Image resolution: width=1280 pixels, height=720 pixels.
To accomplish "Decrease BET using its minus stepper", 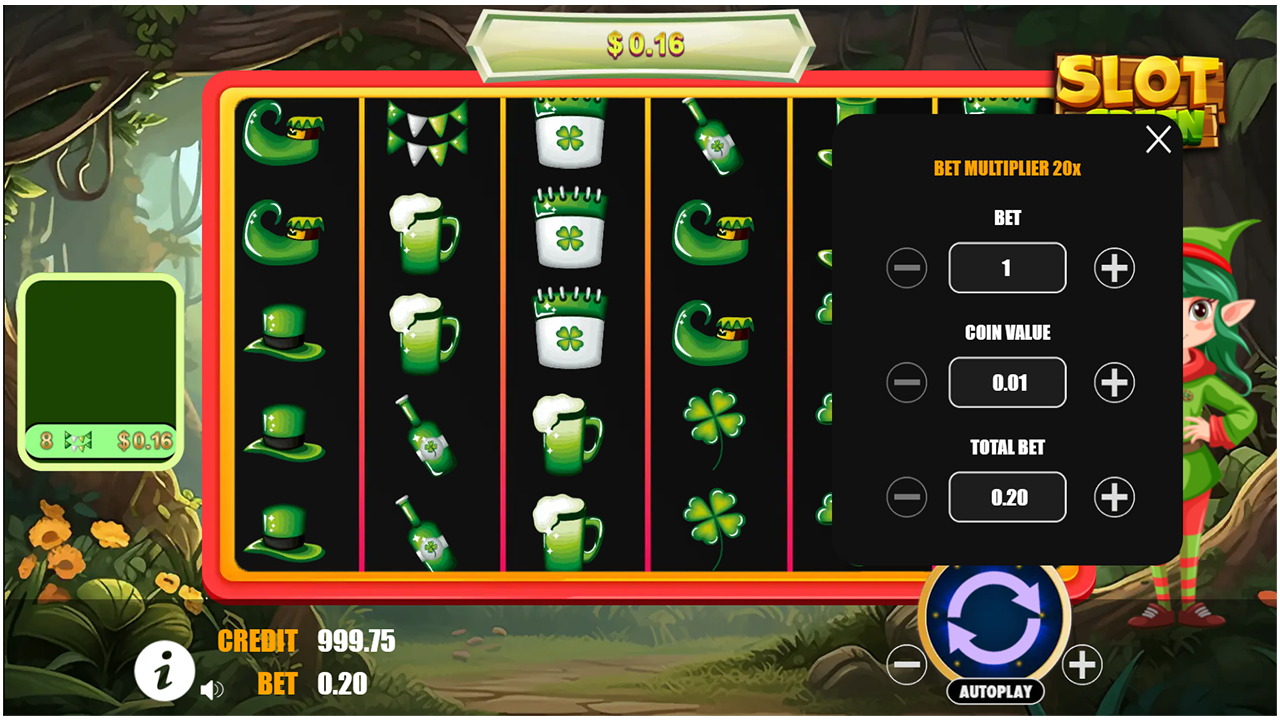I will (x=906, y=268).
